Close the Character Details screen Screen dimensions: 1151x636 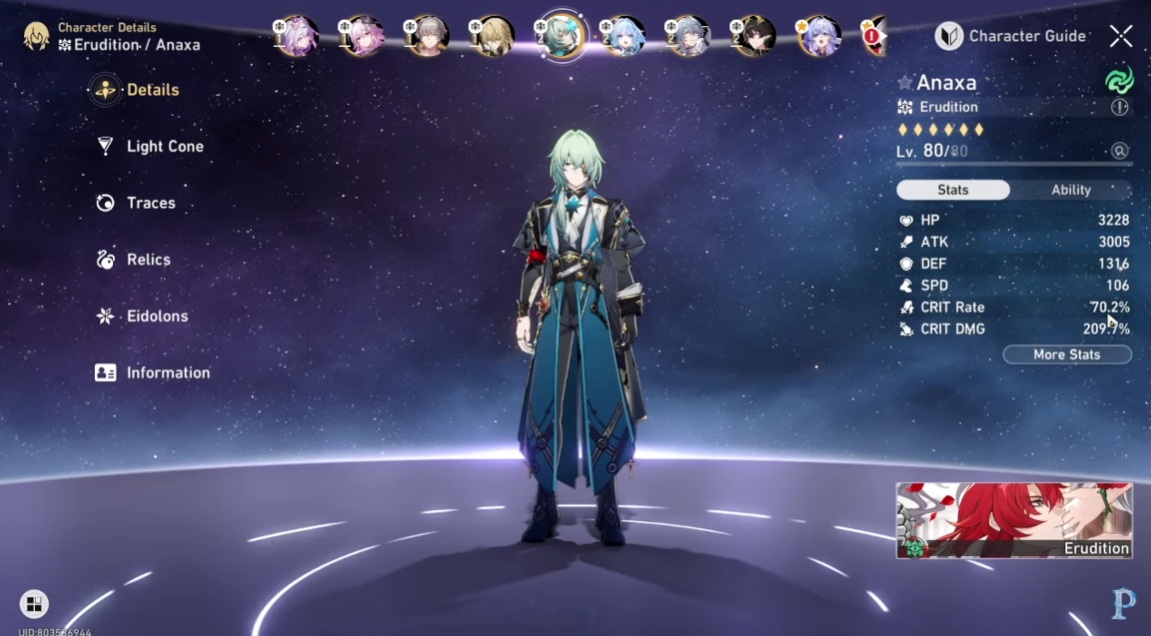tap(1121, 36)
